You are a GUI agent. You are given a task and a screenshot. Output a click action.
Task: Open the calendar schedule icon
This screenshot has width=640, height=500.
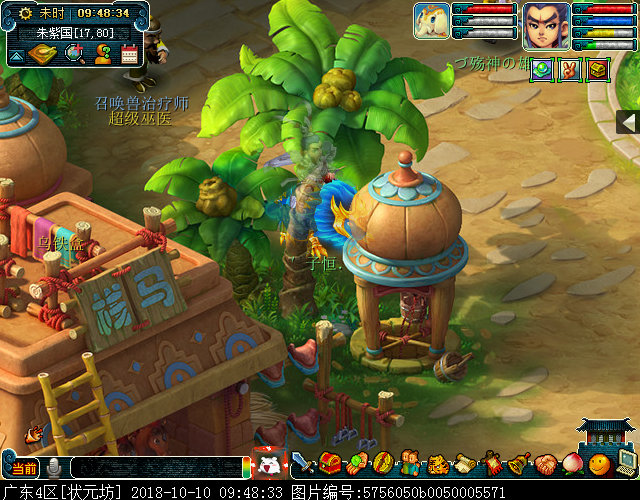(129, 54)
